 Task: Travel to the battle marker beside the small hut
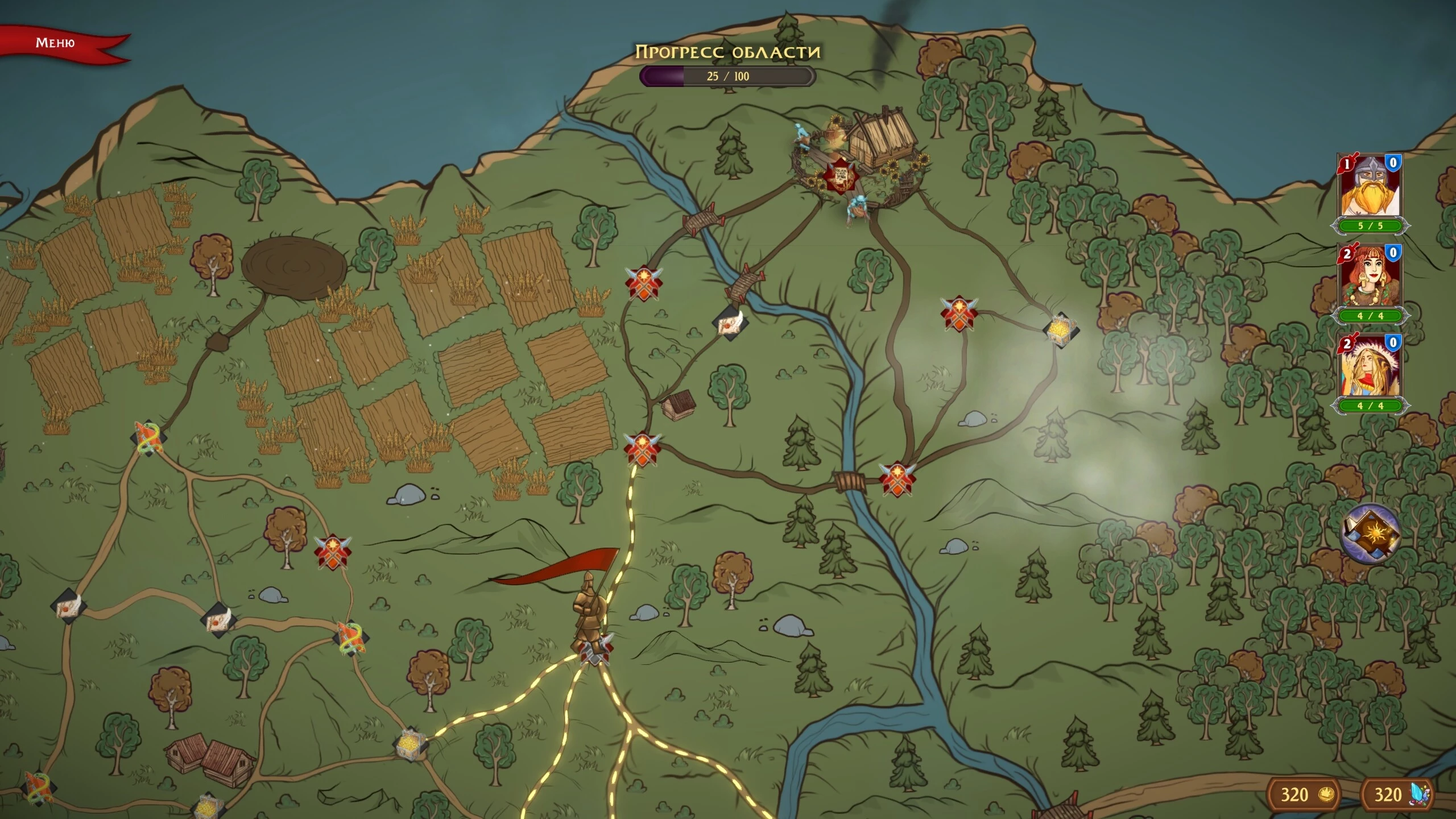(x=643, y=448)
